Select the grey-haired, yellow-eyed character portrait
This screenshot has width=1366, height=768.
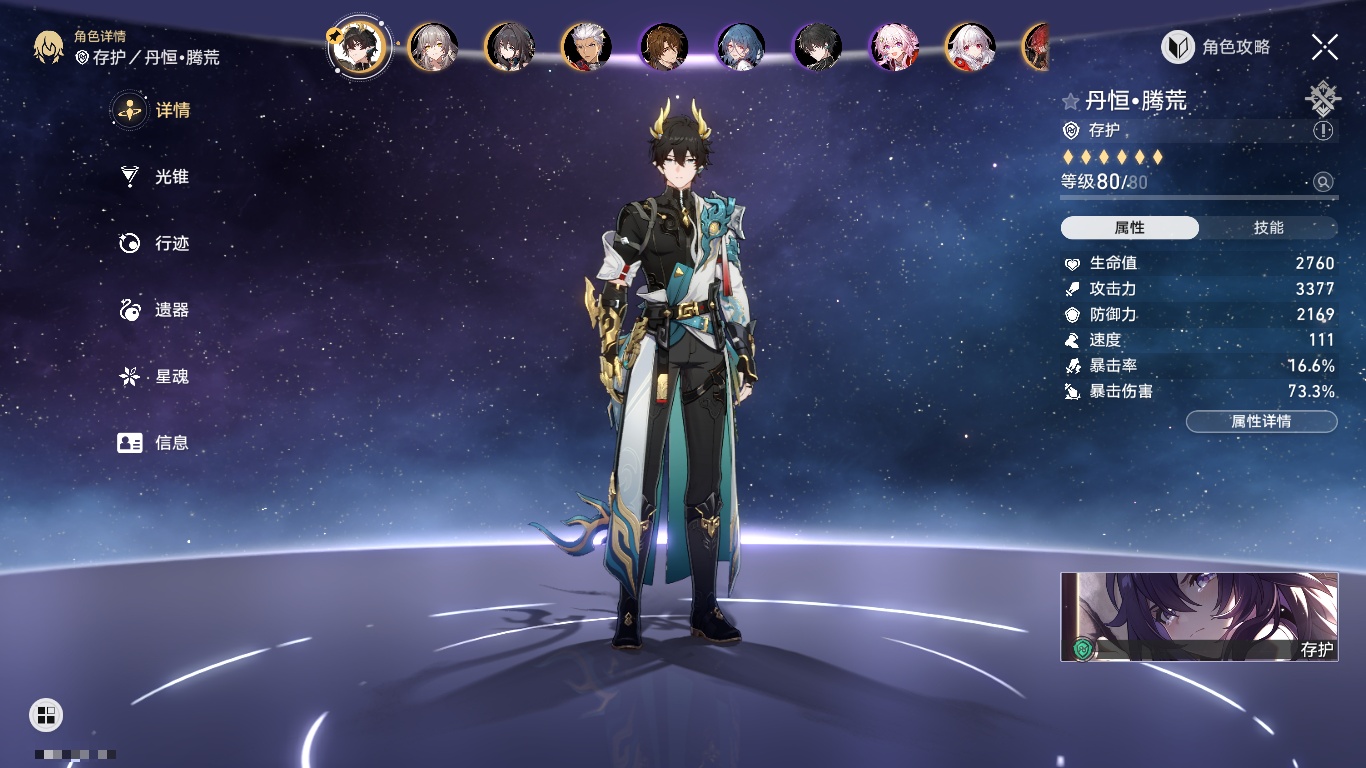click(434, 47)
